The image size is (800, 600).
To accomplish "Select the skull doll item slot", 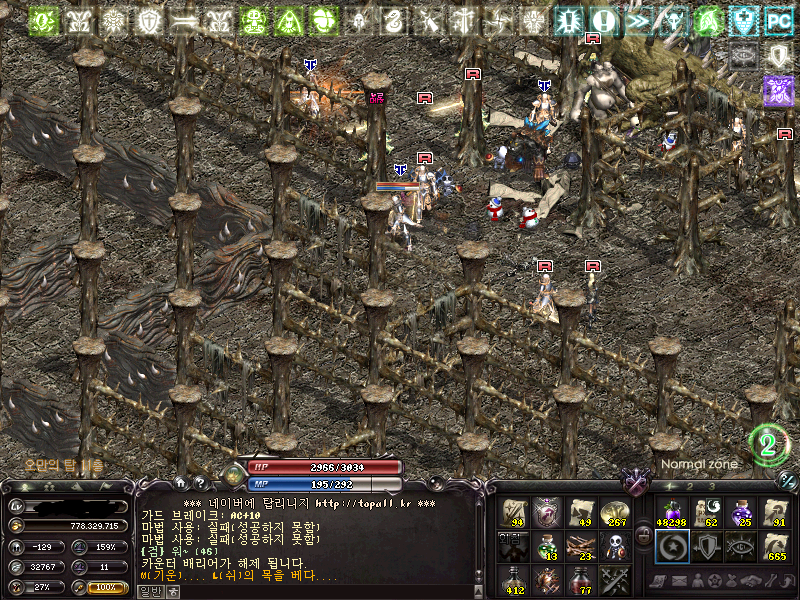I will click(x=614, y=546).
